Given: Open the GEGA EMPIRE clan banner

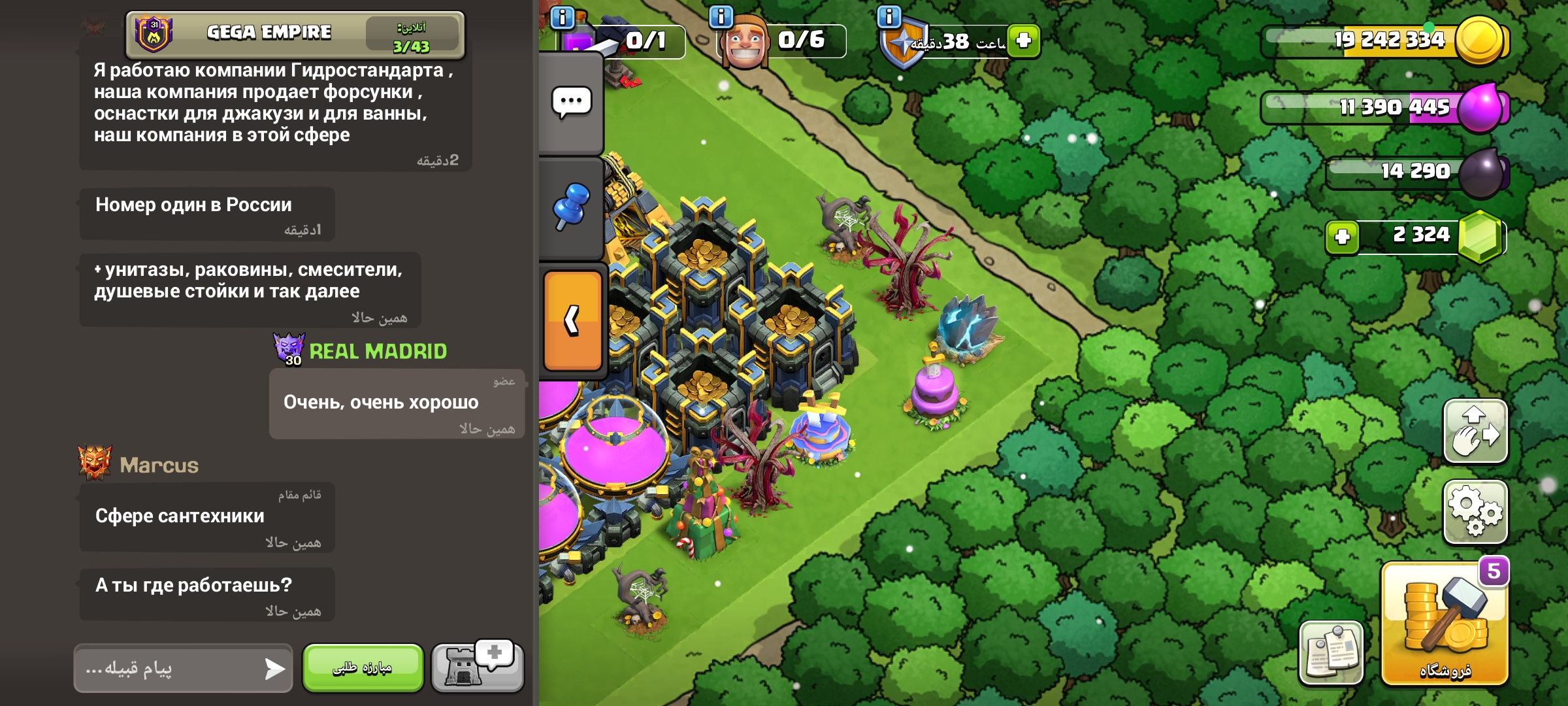Looking at the screenshot, I should pos(294,34).
